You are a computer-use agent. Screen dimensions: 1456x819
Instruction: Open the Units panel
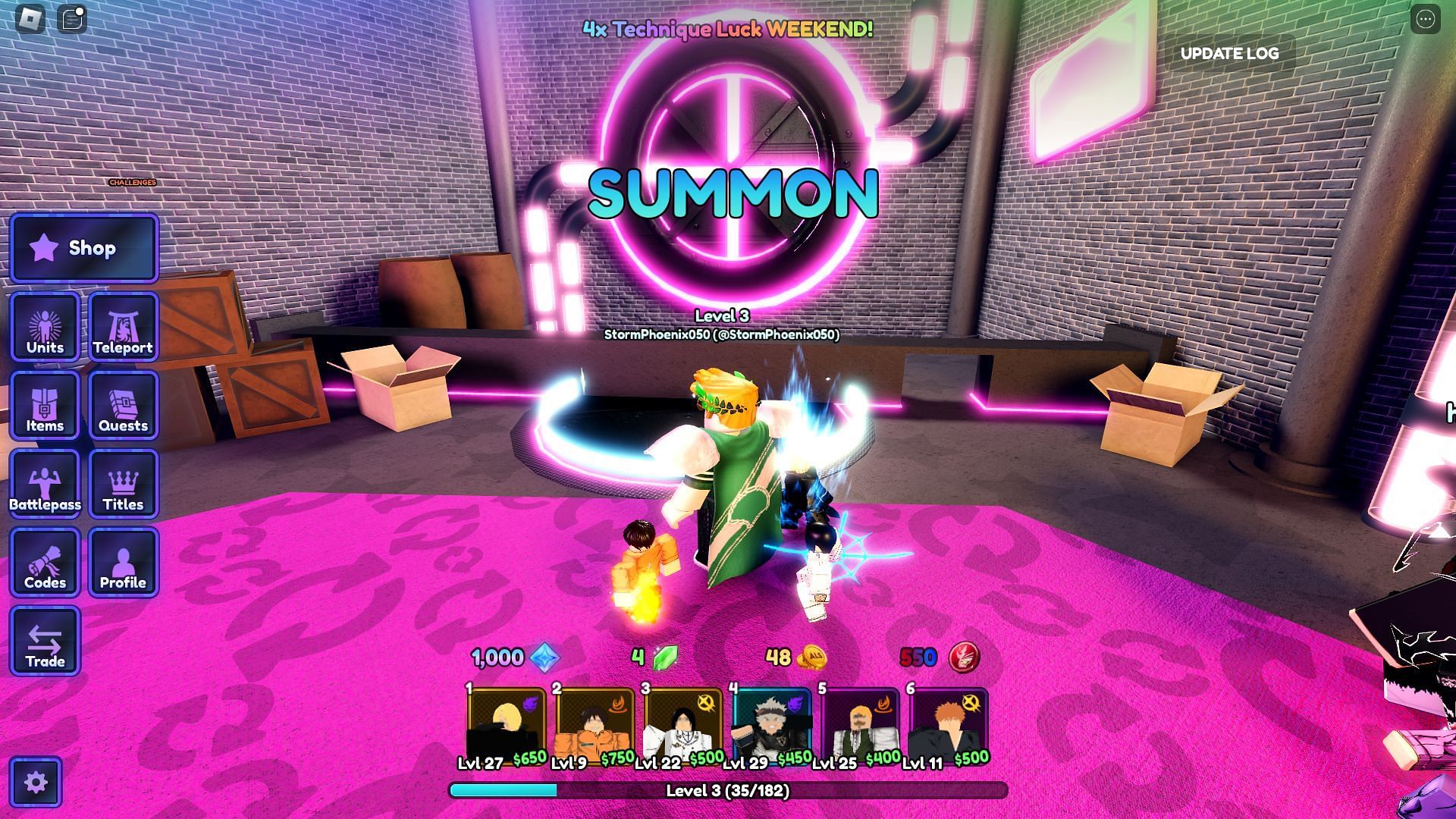click(x=45, y=327)
